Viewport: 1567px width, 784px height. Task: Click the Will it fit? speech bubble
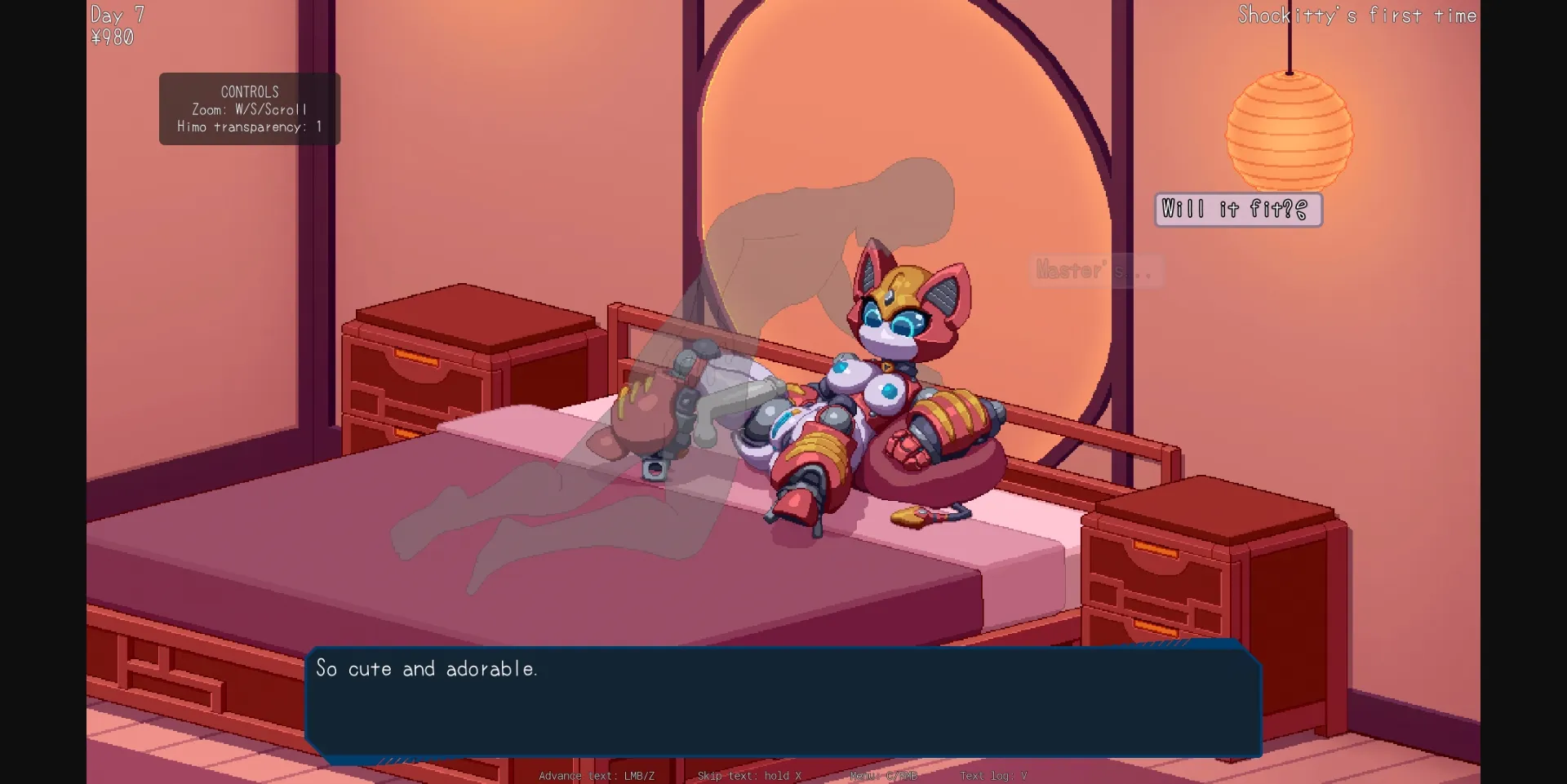coord(1237,209)
